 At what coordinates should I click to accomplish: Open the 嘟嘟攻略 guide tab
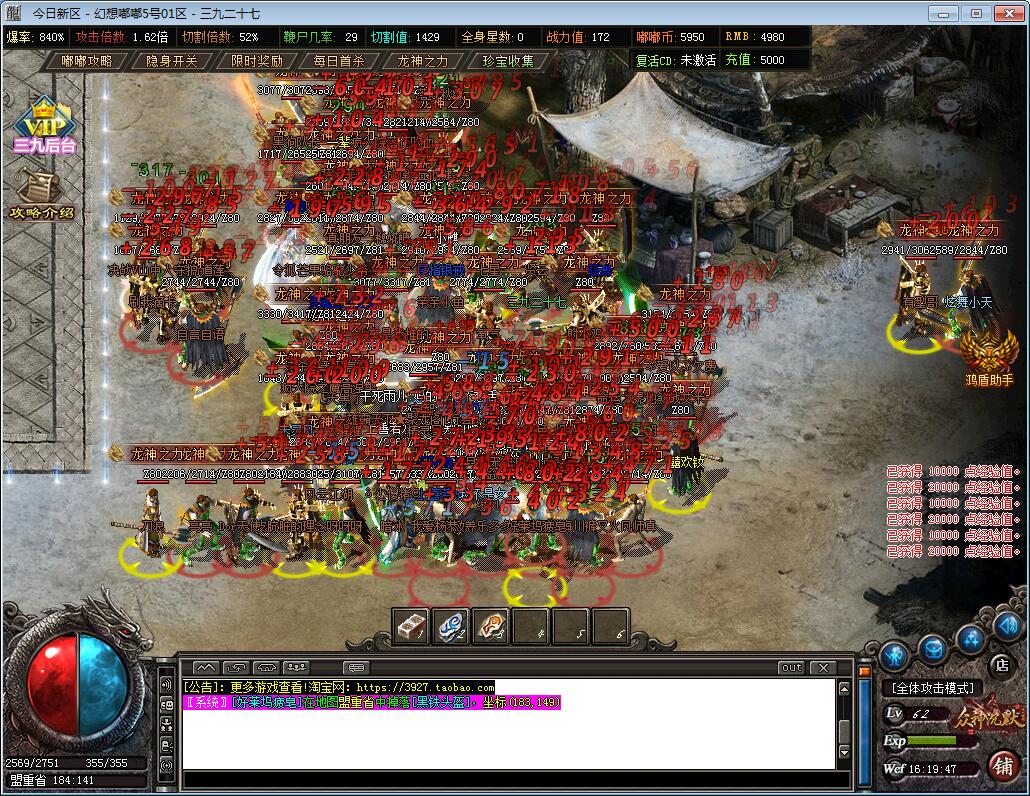(x=88, y=61)
